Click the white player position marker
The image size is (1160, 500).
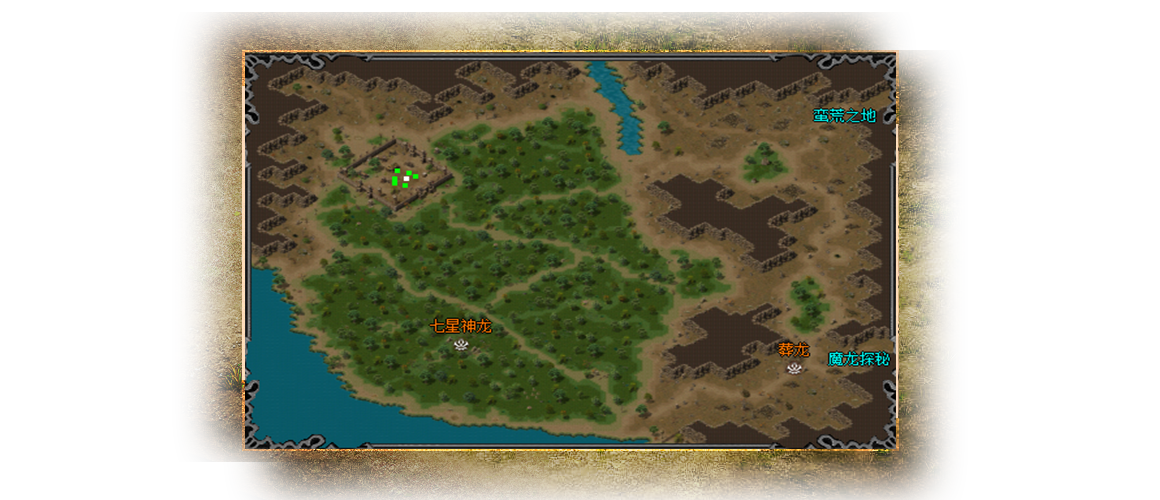pos(406,178)
